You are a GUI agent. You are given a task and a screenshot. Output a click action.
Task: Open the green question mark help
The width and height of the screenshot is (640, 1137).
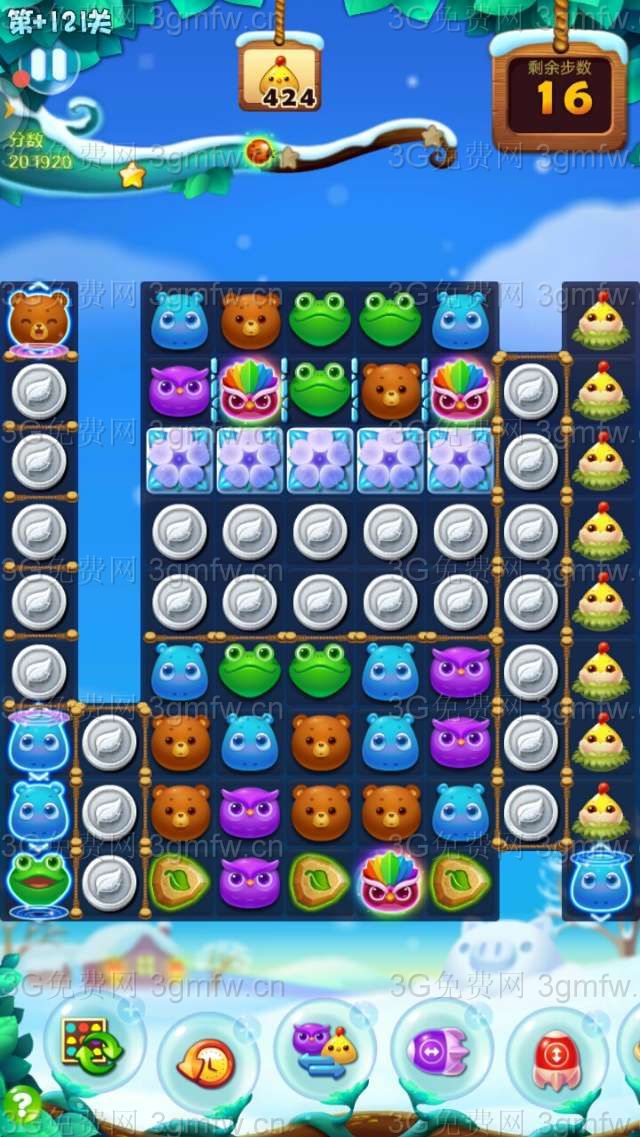[22, 1105]
